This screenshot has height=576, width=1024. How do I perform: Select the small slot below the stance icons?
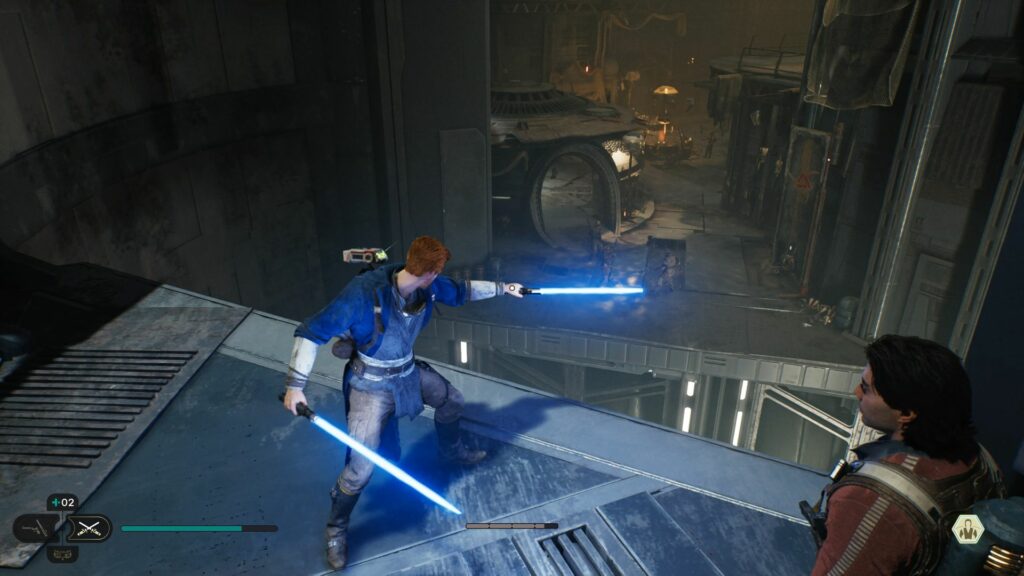62,553
